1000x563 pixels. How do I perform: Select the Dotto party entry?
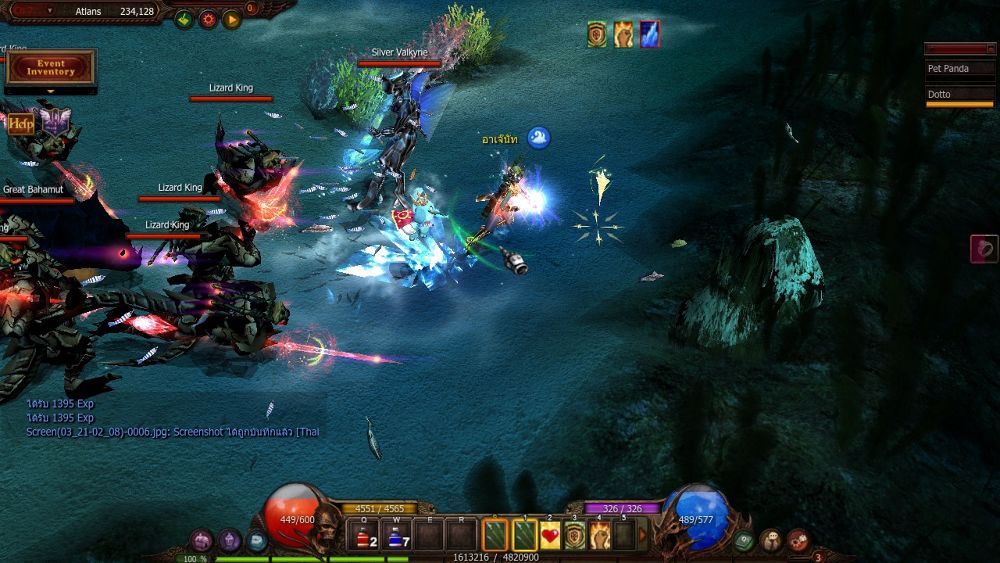959,95
